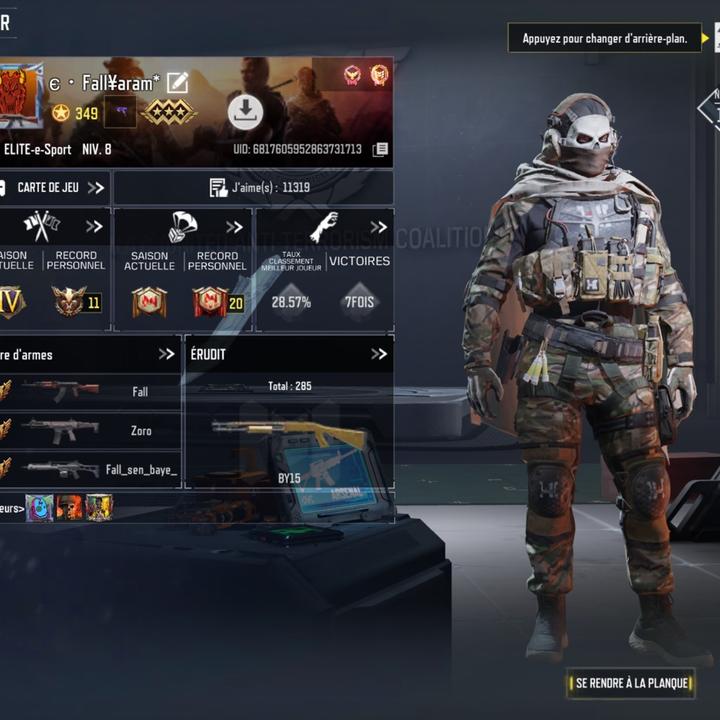Click the download arrow button
This screenshot has width=720, height=720.
pyautogui.click(x=245, y=112)
